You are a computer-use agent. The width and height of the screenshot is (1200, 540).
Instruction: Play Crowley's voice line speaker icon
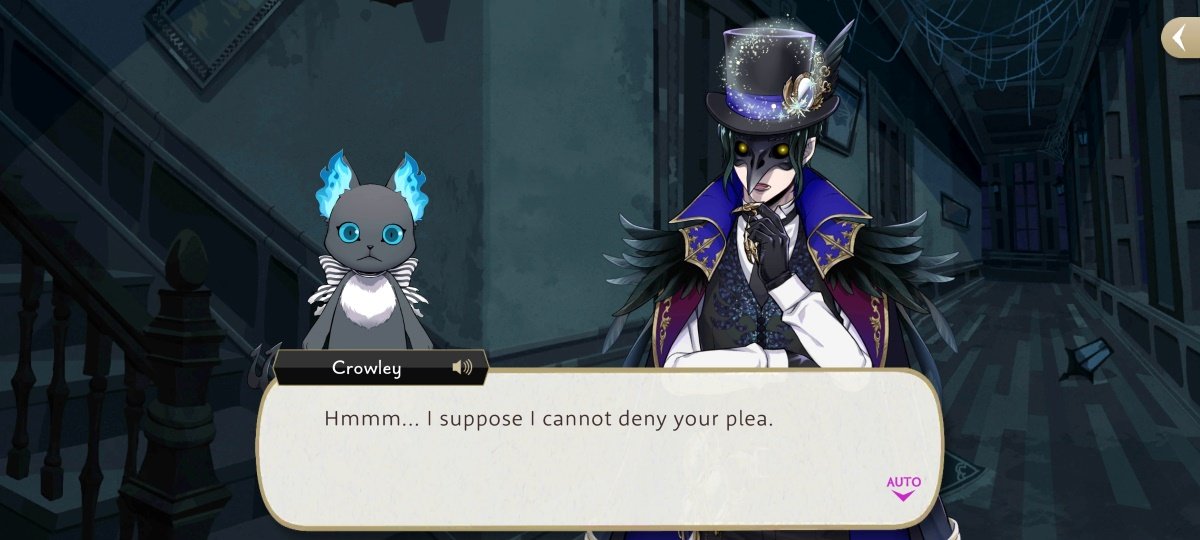462,368
